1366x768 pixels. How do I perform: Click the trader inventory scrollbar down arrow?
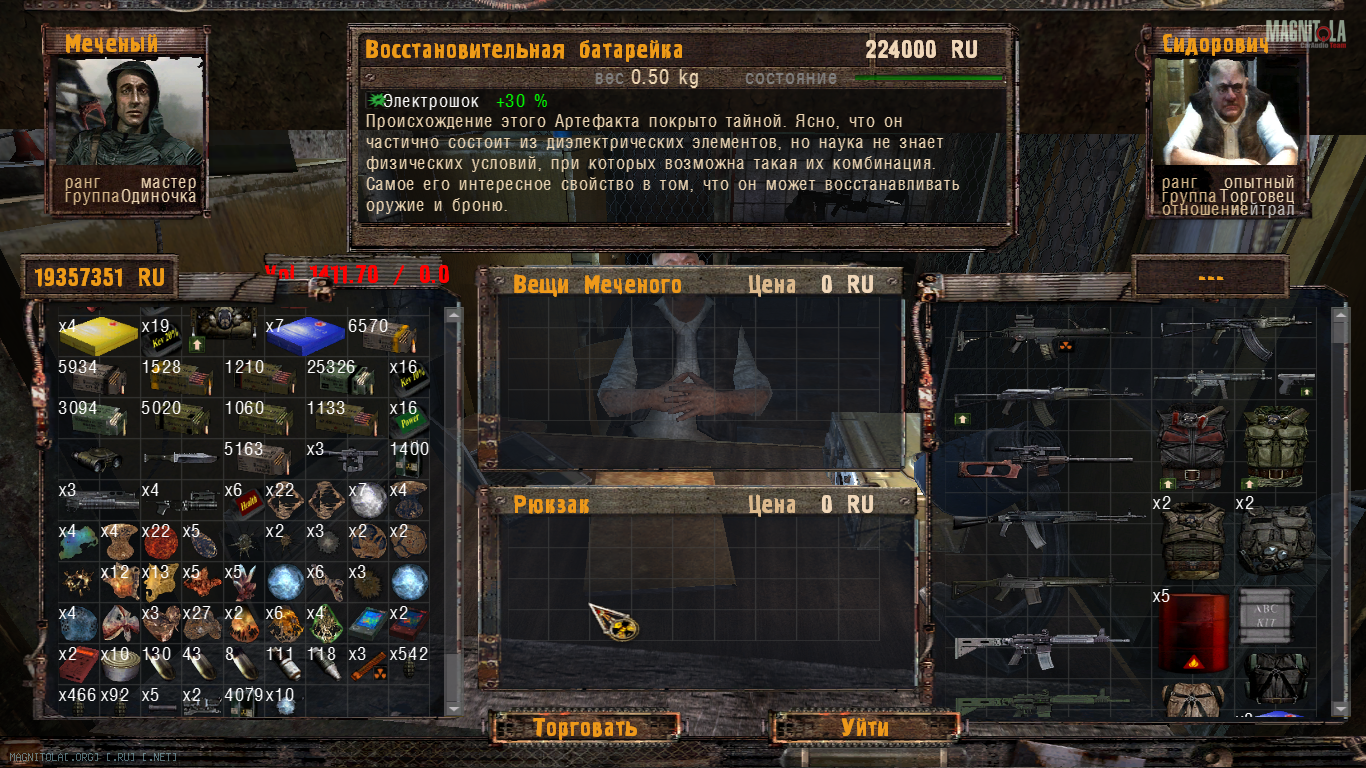tap(1340, 707)
